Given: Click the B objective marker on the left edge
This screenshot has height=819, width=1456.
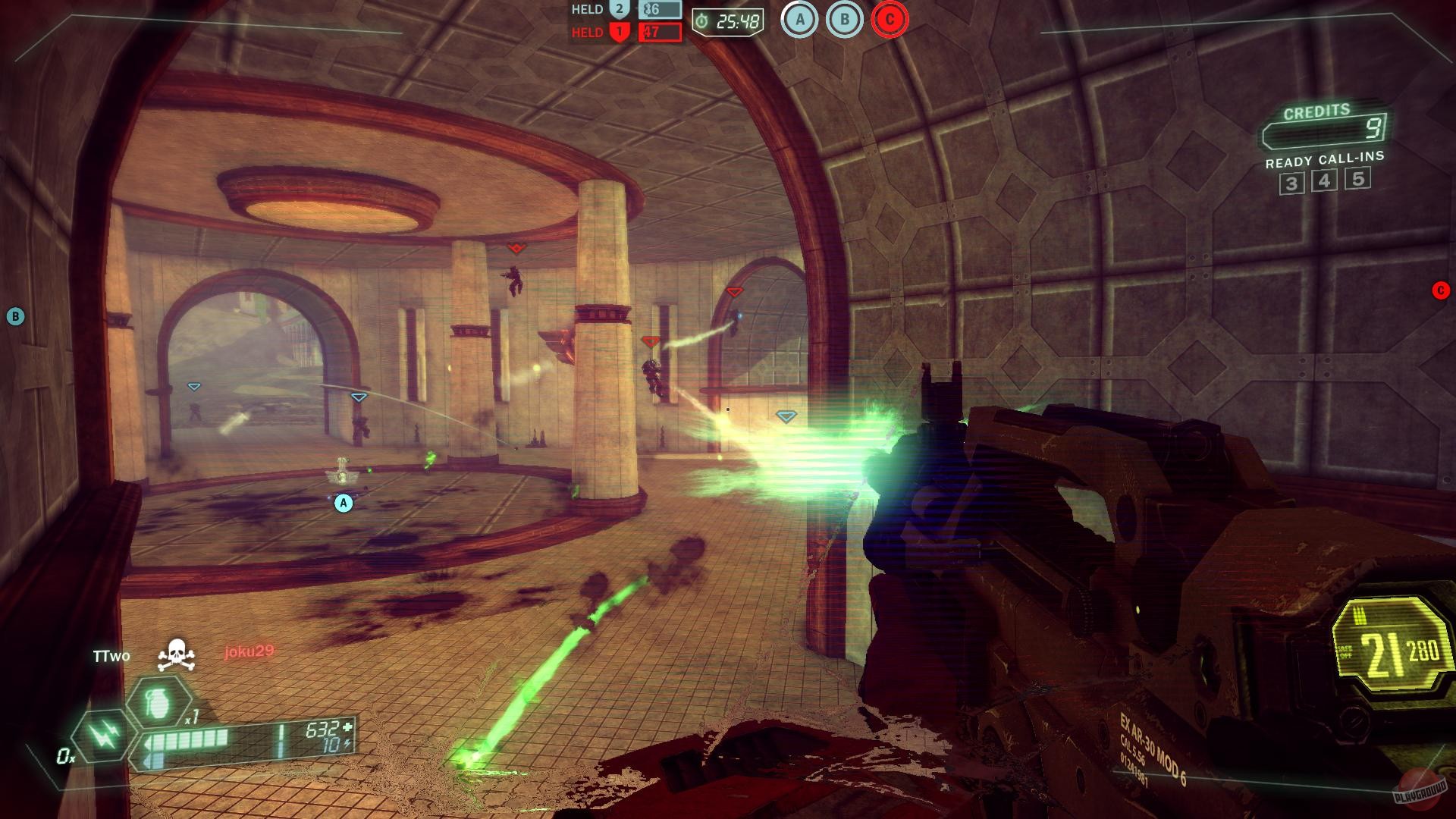Looking at the screenshot, I should click(14, 315).
